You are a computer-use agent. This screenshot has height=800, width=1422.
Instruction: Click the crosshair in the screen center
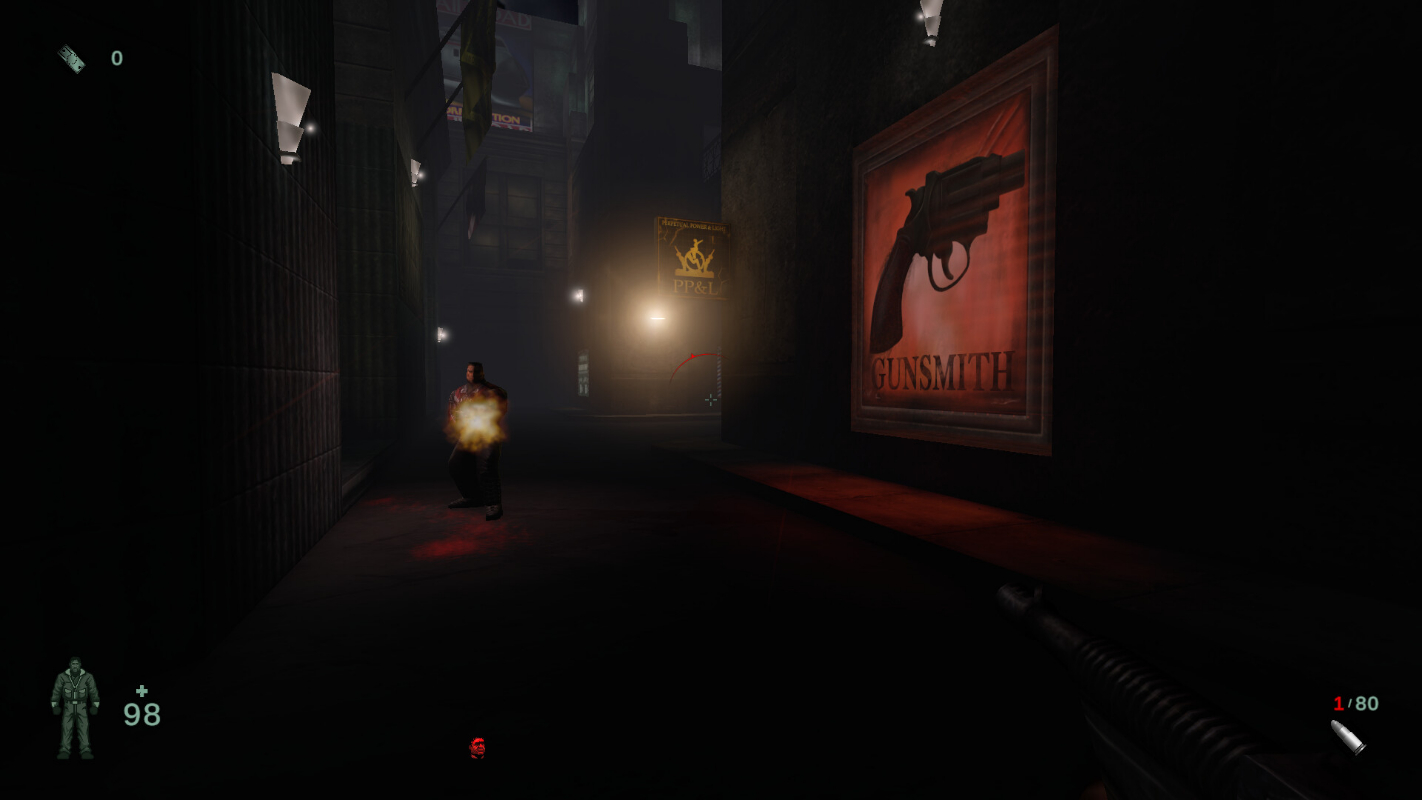pyautogui.click(x=711, y=400)
